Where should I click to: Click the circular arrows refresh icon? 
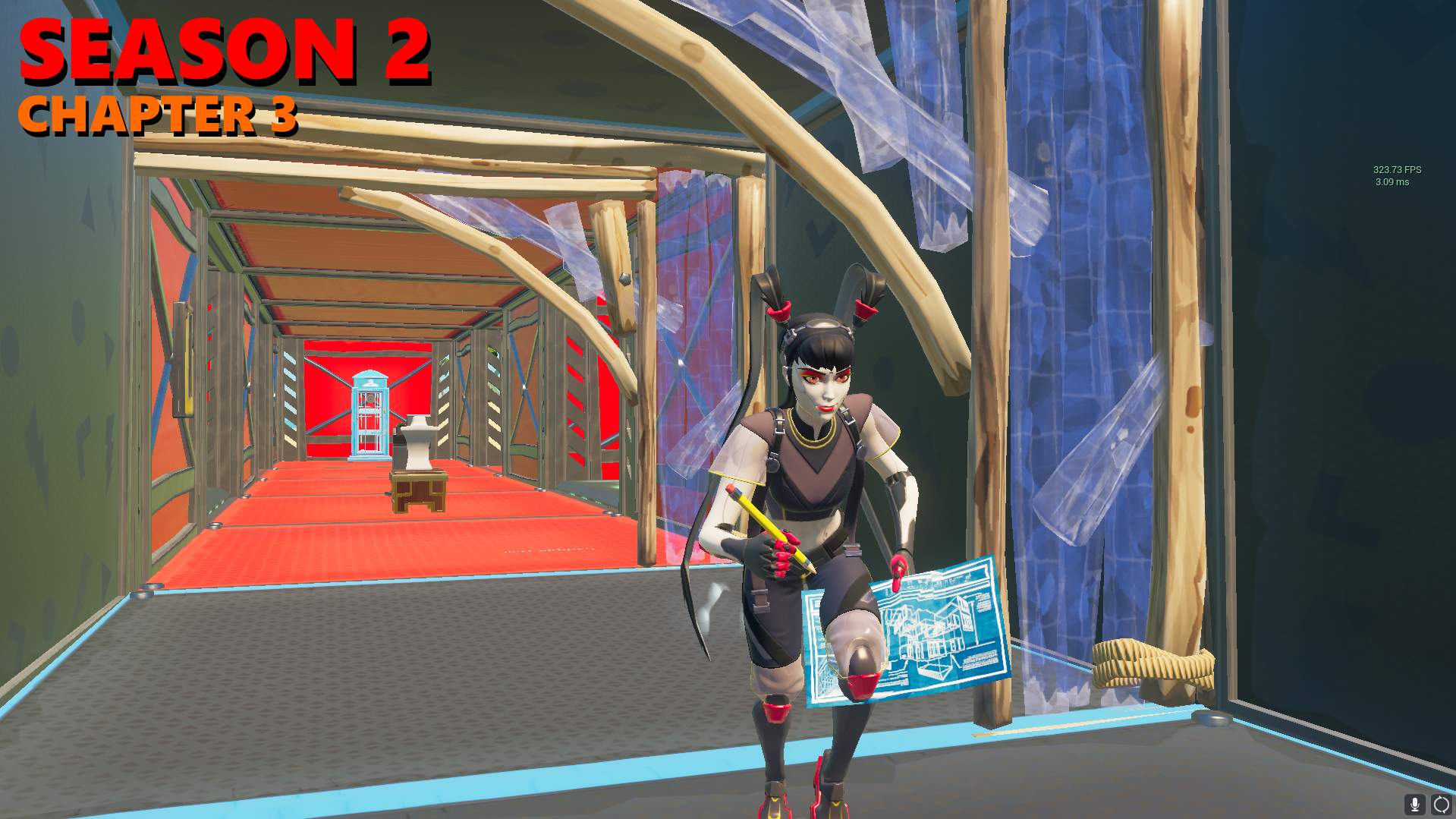coord(1441,805)
